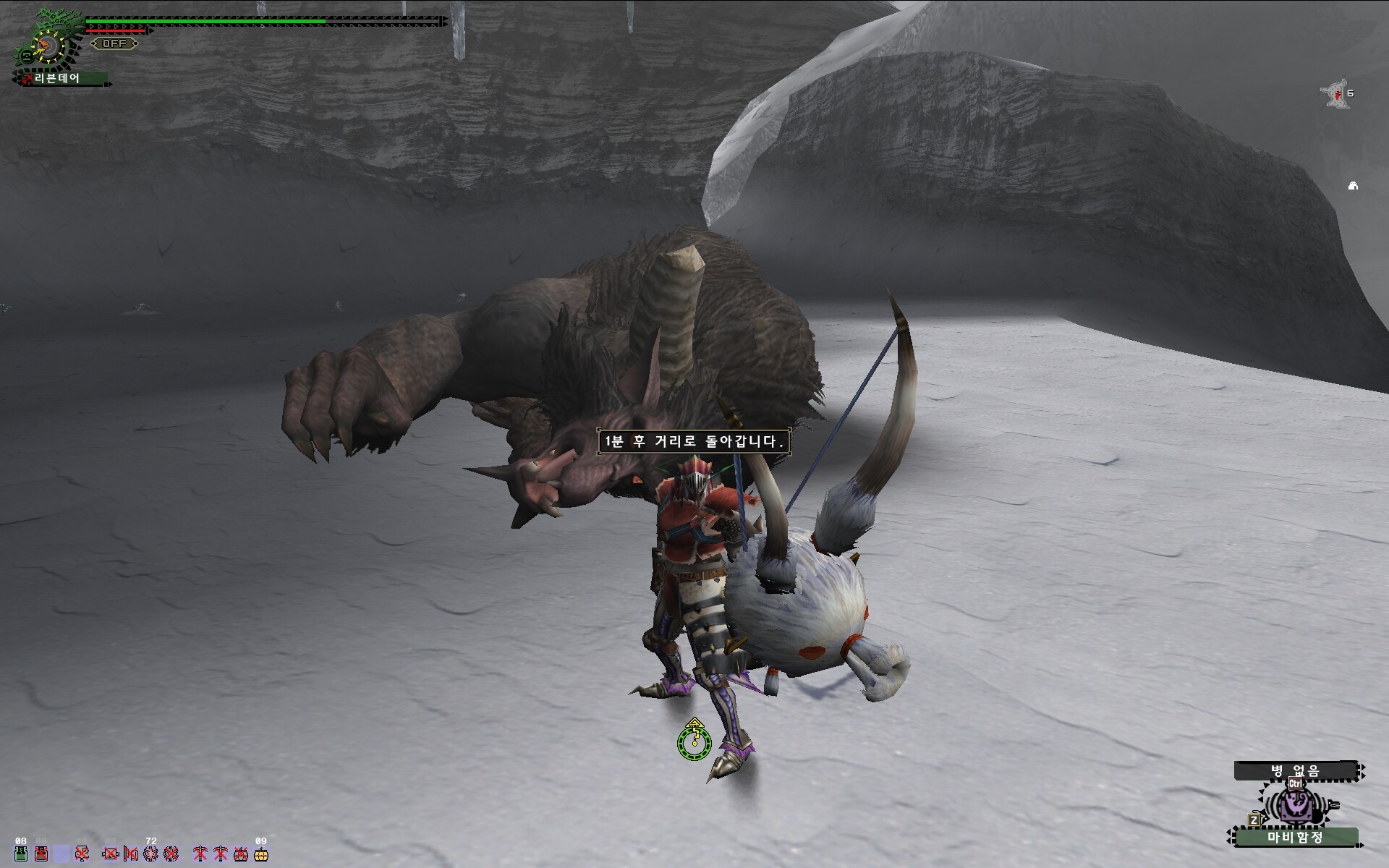Click the crossed-out meat icon

click(83, 854)
